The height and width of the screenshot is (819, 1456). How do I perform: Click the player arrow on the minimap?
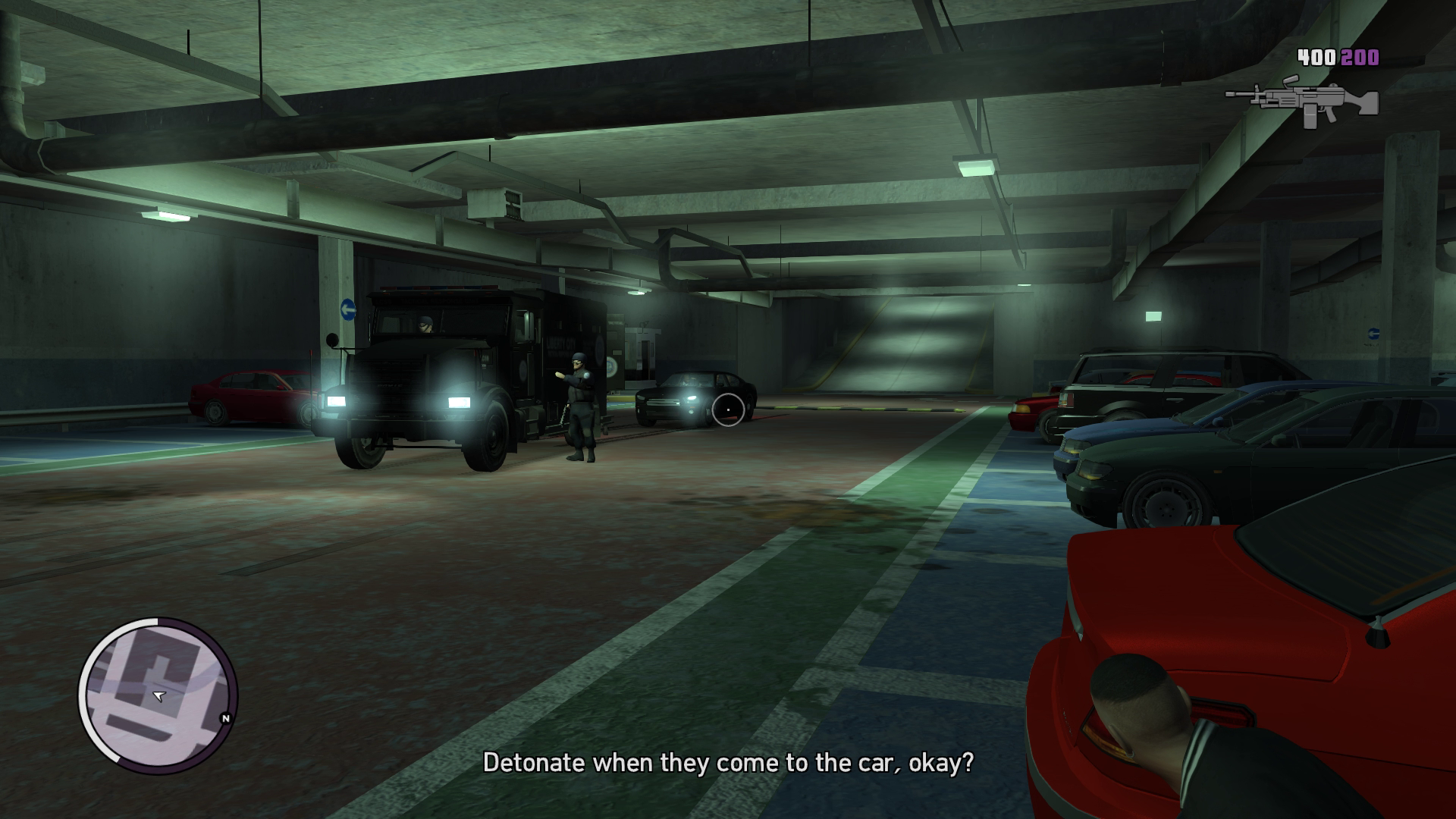tap(158, 695)
